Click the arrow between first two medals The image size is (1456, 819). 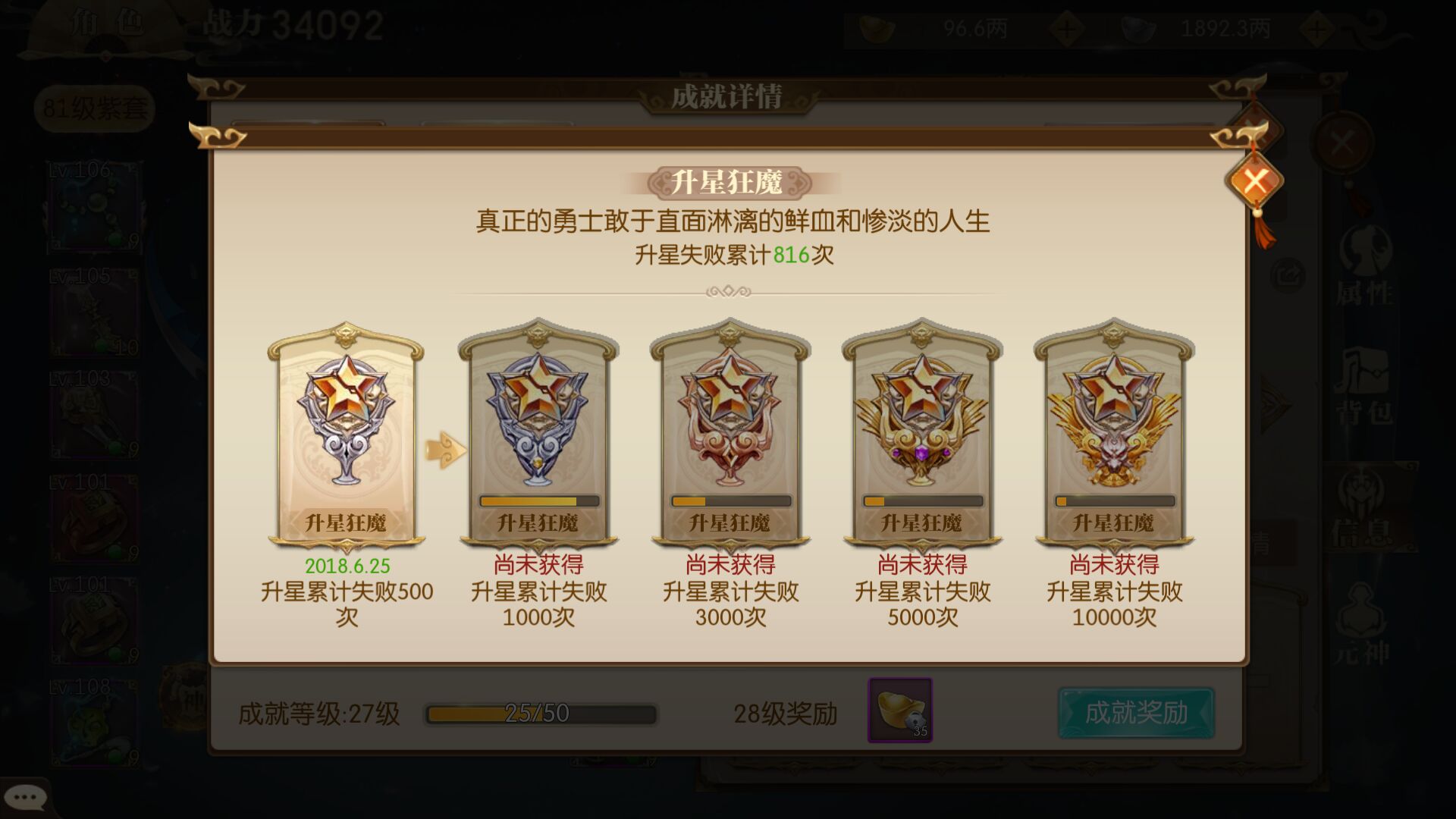point(444,447)
